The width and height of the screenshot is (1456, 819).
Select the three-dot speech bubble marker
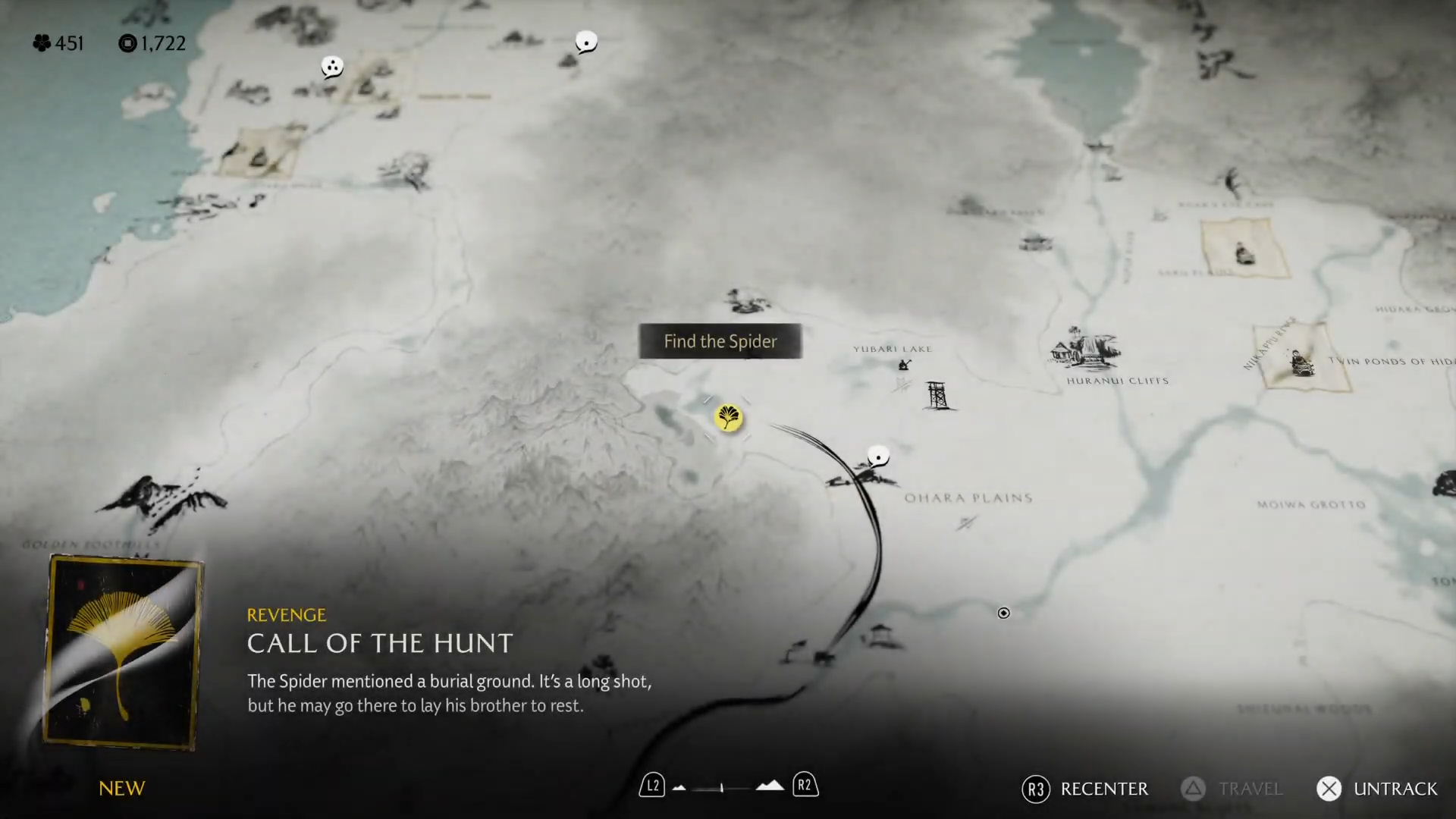(332, 67)
